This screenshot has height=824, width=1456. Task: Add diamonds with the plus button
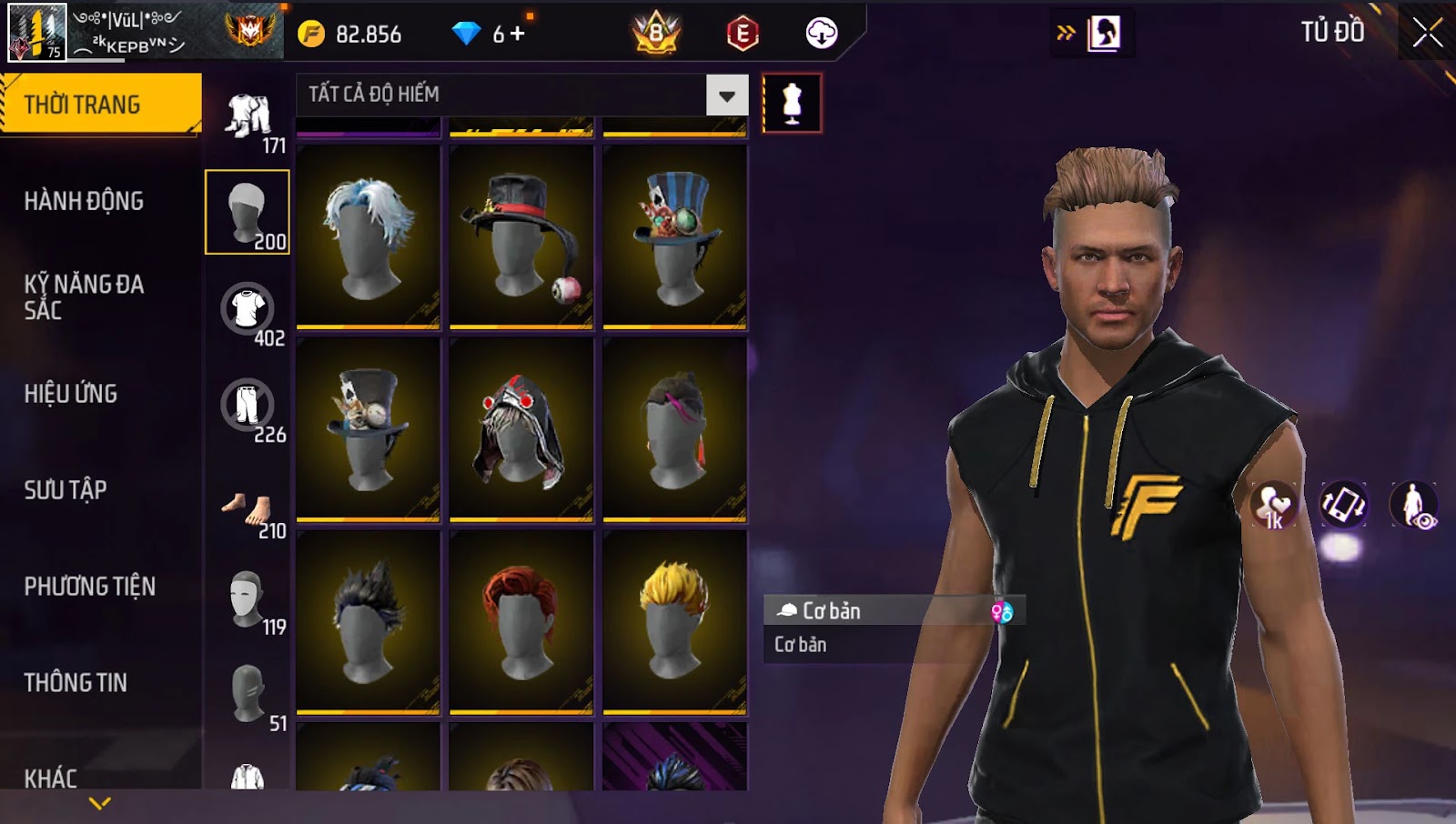(518, 35)
